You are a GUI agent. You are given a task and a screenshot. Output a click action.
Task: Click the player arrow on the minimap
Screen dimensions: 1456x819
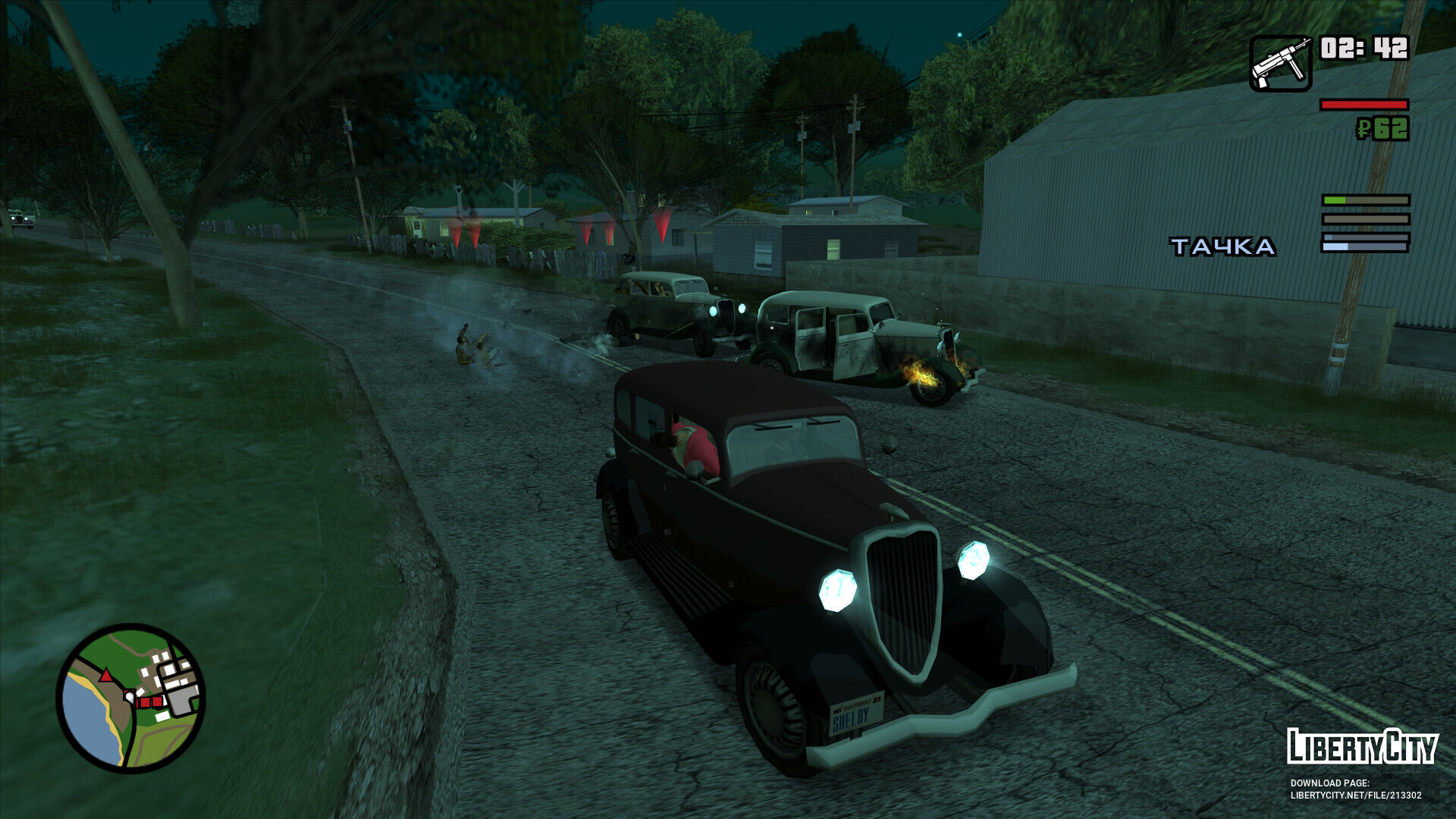[106, 676]
